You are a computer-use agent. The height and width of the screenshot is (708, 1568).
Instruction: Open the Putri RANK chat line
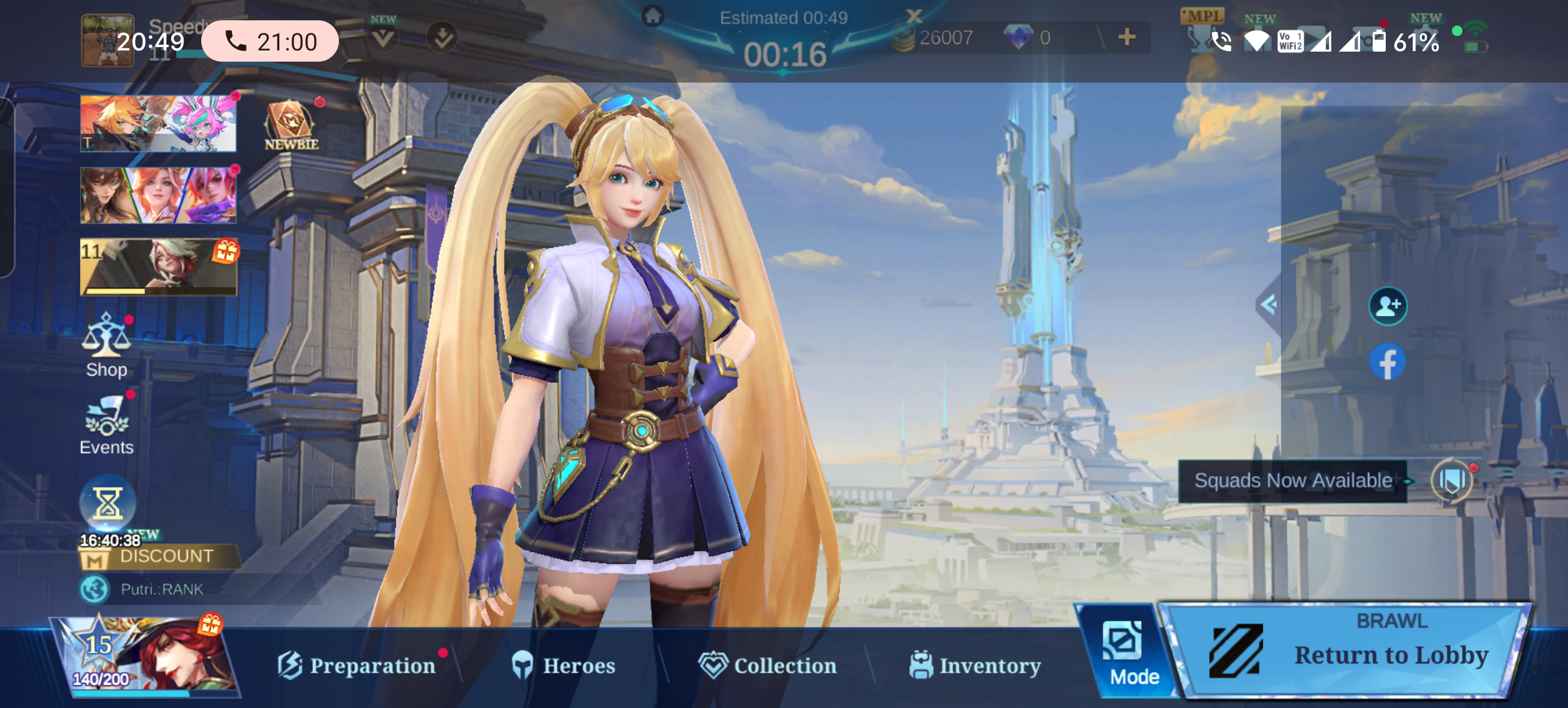[162, 589]
